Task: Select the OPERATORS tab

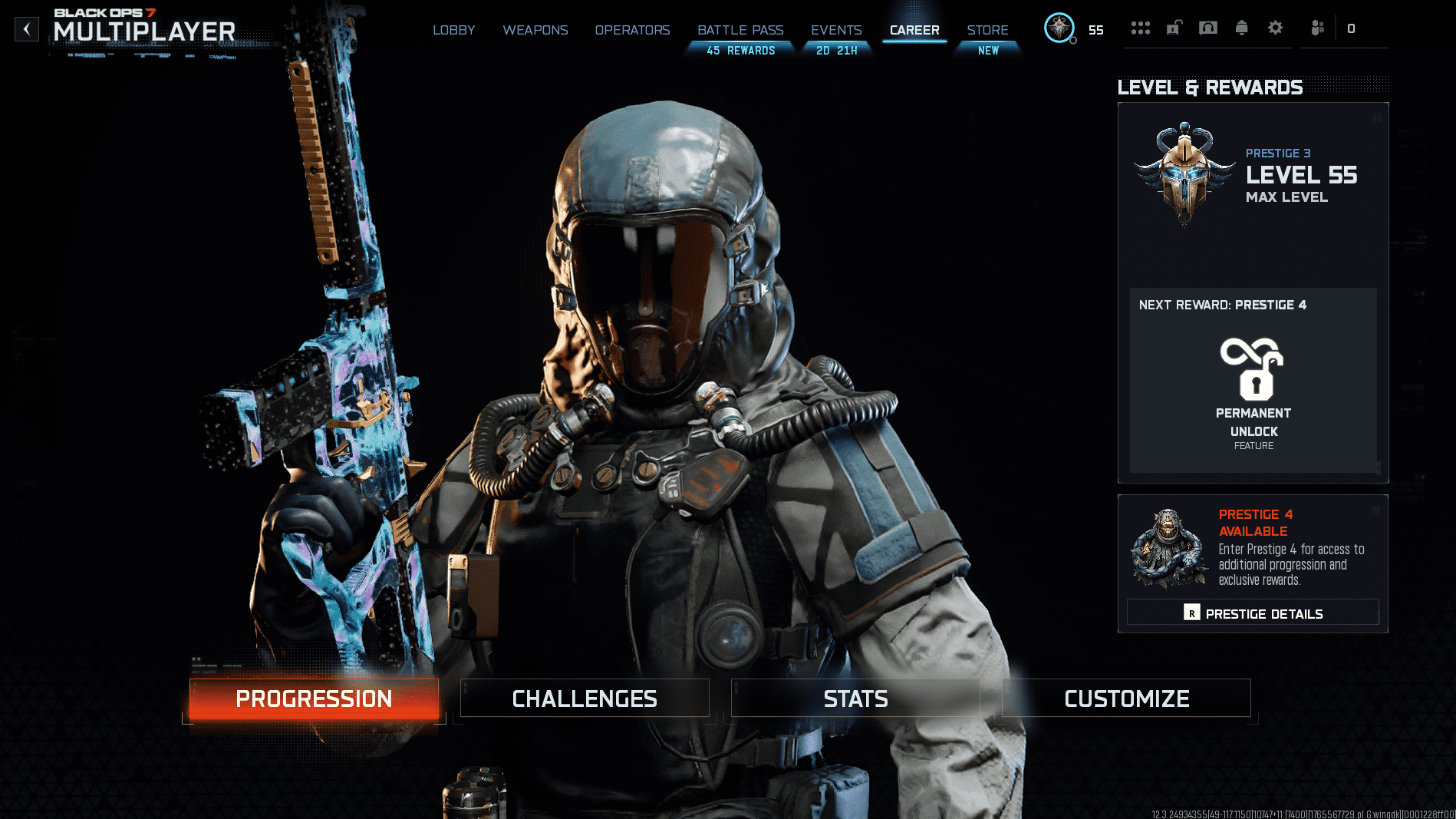Action: coord(632,30)
